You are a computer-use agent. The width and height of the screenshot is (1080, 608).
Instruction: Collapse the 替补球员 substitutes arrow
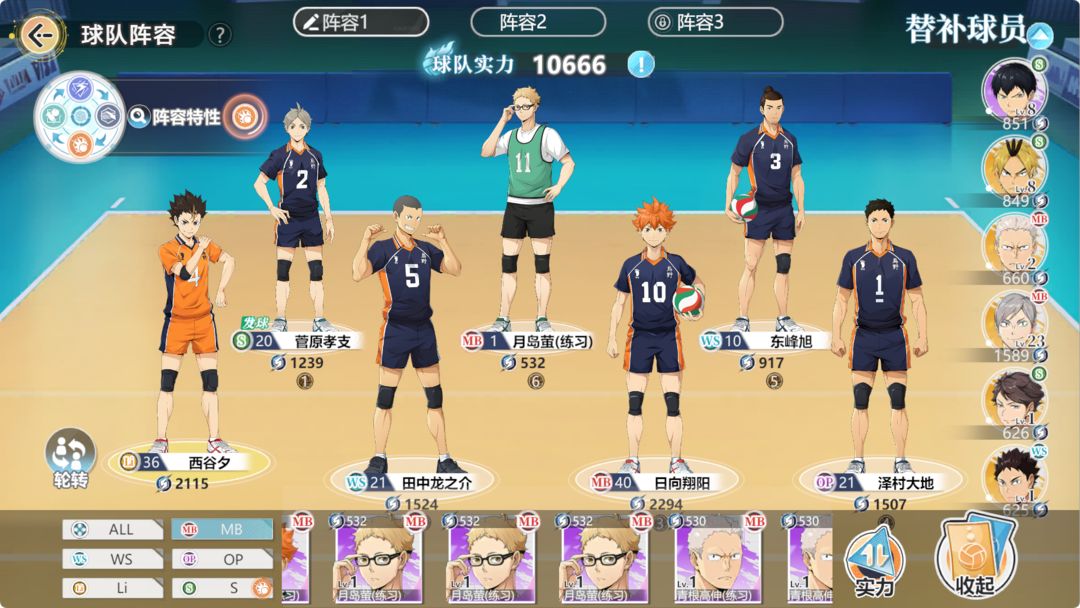pos(1040,36)
